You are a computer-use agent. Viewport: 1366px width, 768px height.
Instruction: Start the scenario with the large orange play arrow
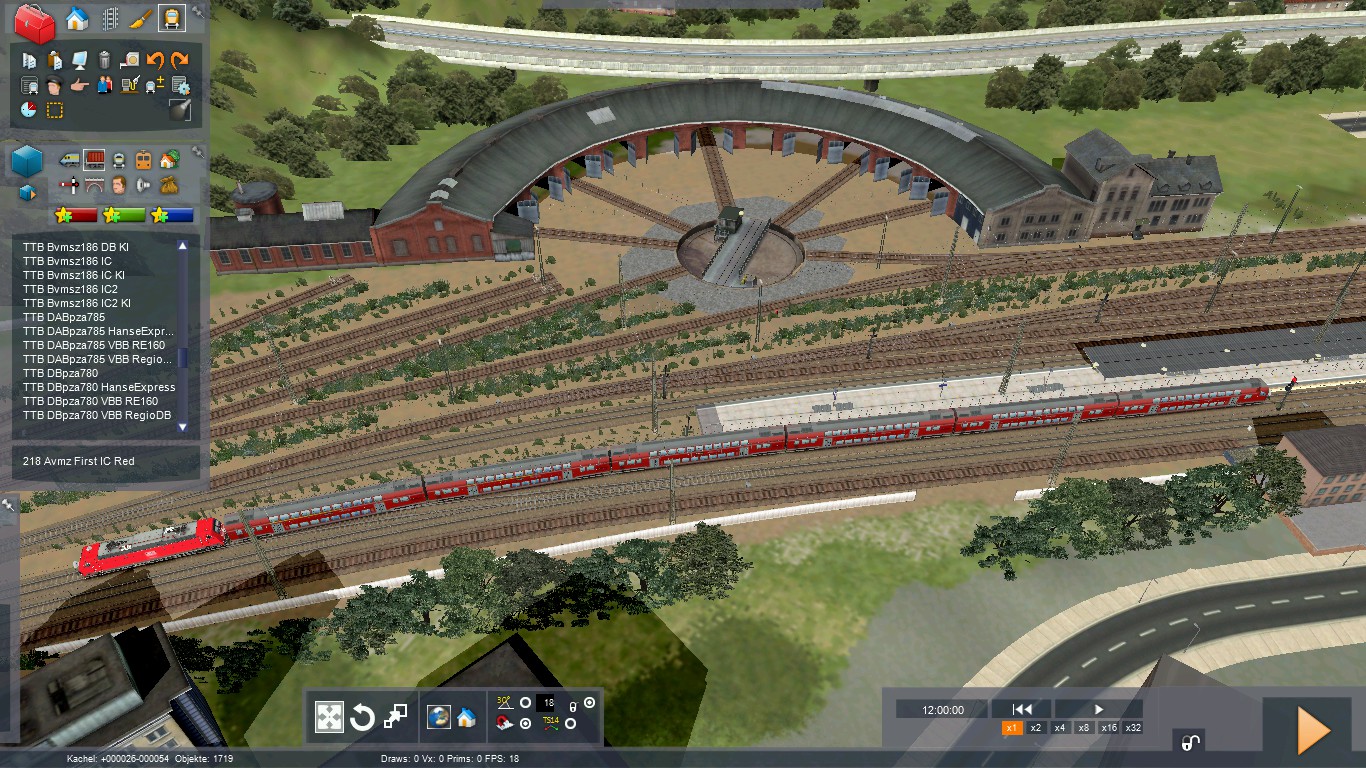(x=1313, y=730)
